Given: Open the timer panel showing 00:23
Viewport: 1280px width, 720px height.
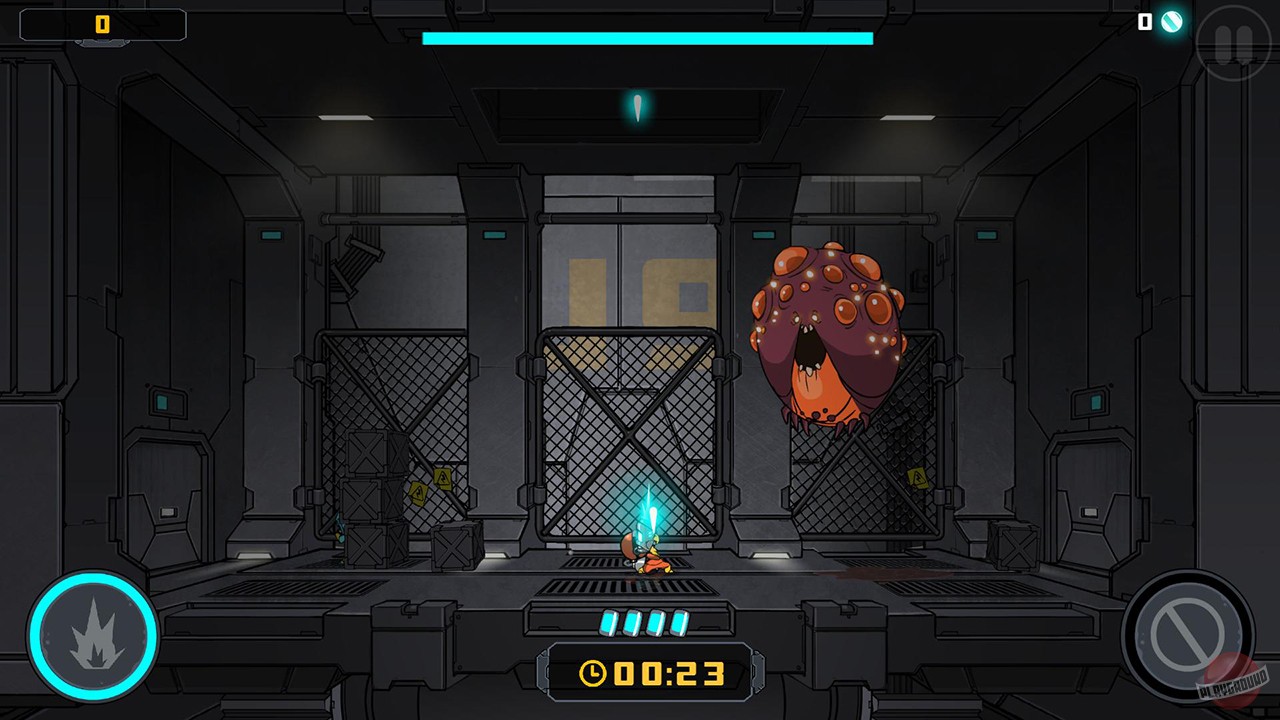Looking at the screenshot, I should [x=650, y=672].
